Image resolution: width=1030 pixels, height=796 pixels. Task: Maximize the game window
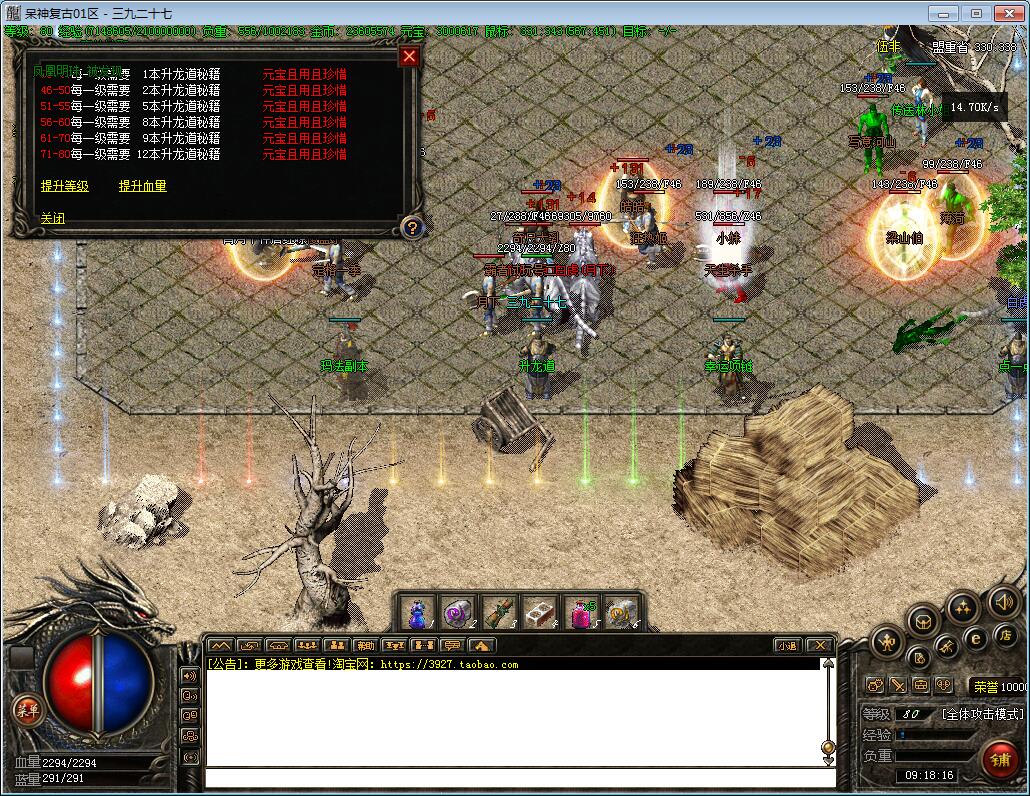977,13
